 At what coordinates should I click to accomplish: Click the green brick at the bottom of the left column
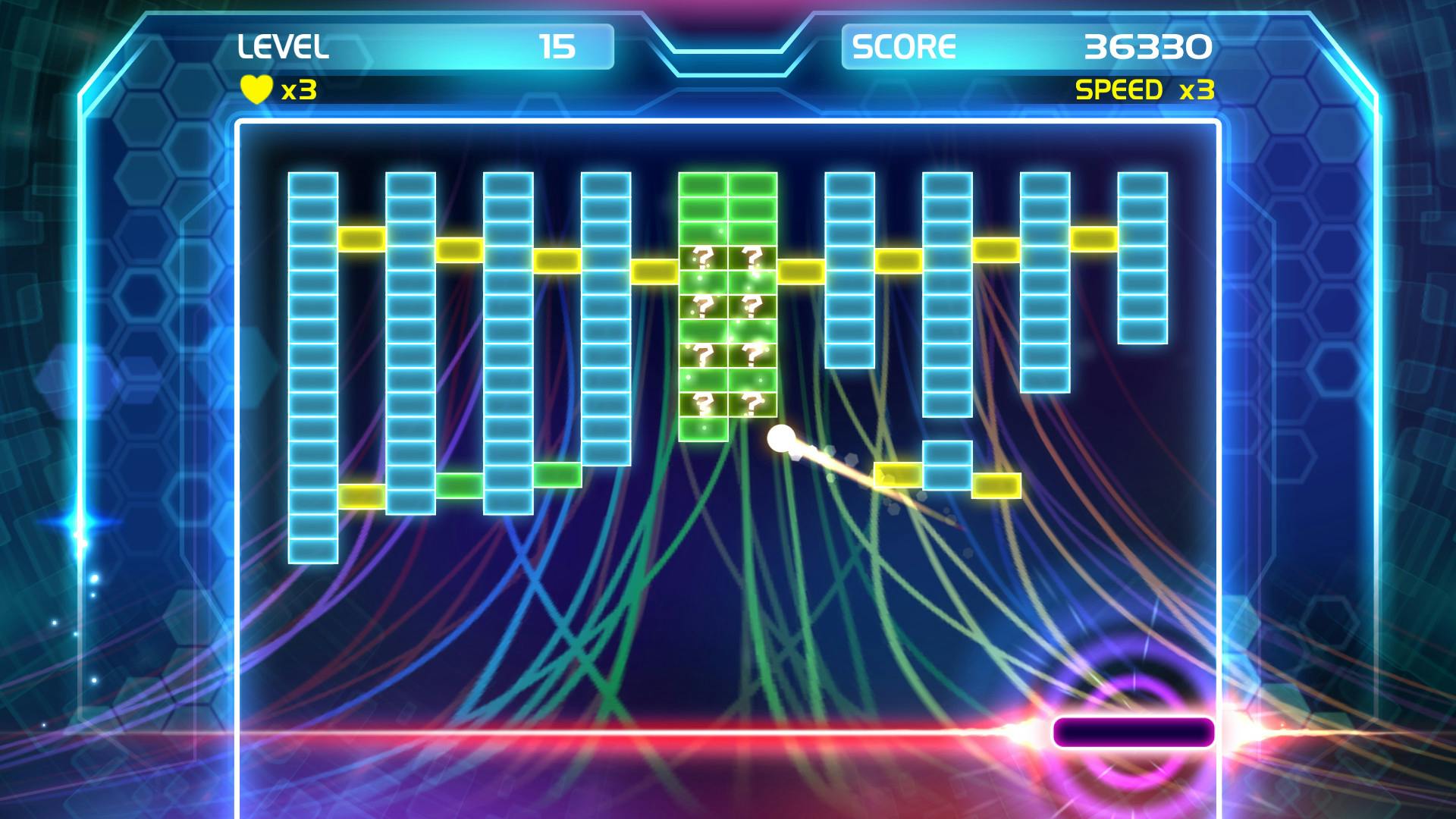pos(459,484)
